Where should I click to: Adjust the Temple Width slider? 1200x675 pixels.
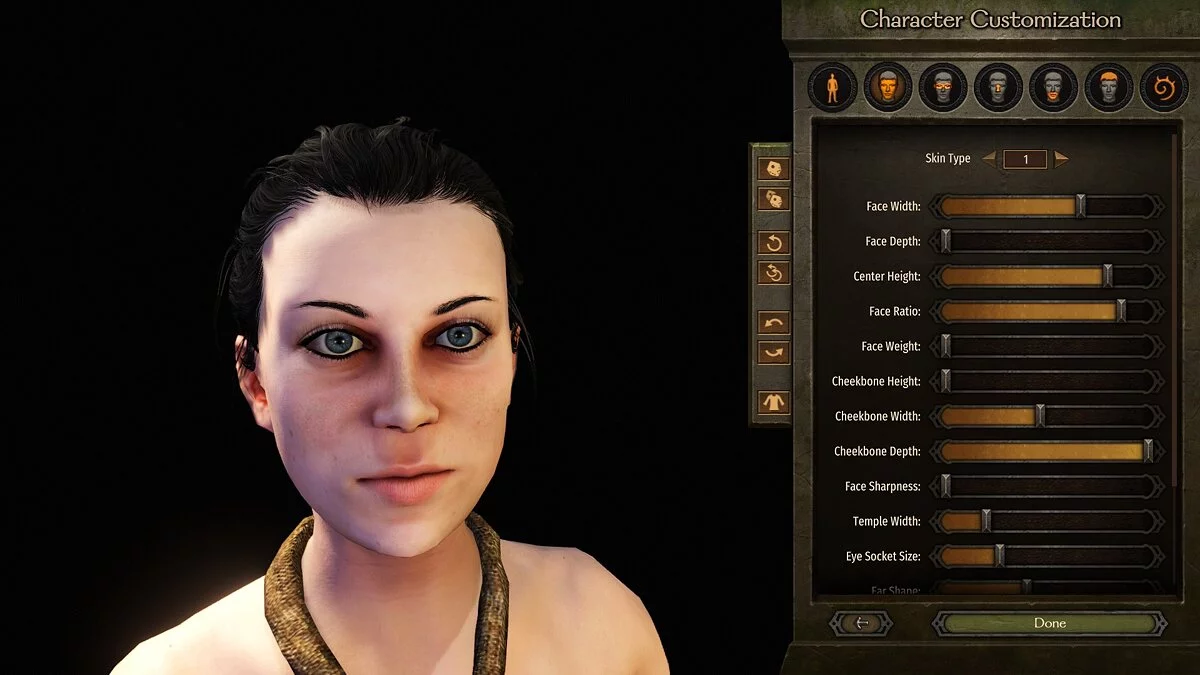[986, 521]
